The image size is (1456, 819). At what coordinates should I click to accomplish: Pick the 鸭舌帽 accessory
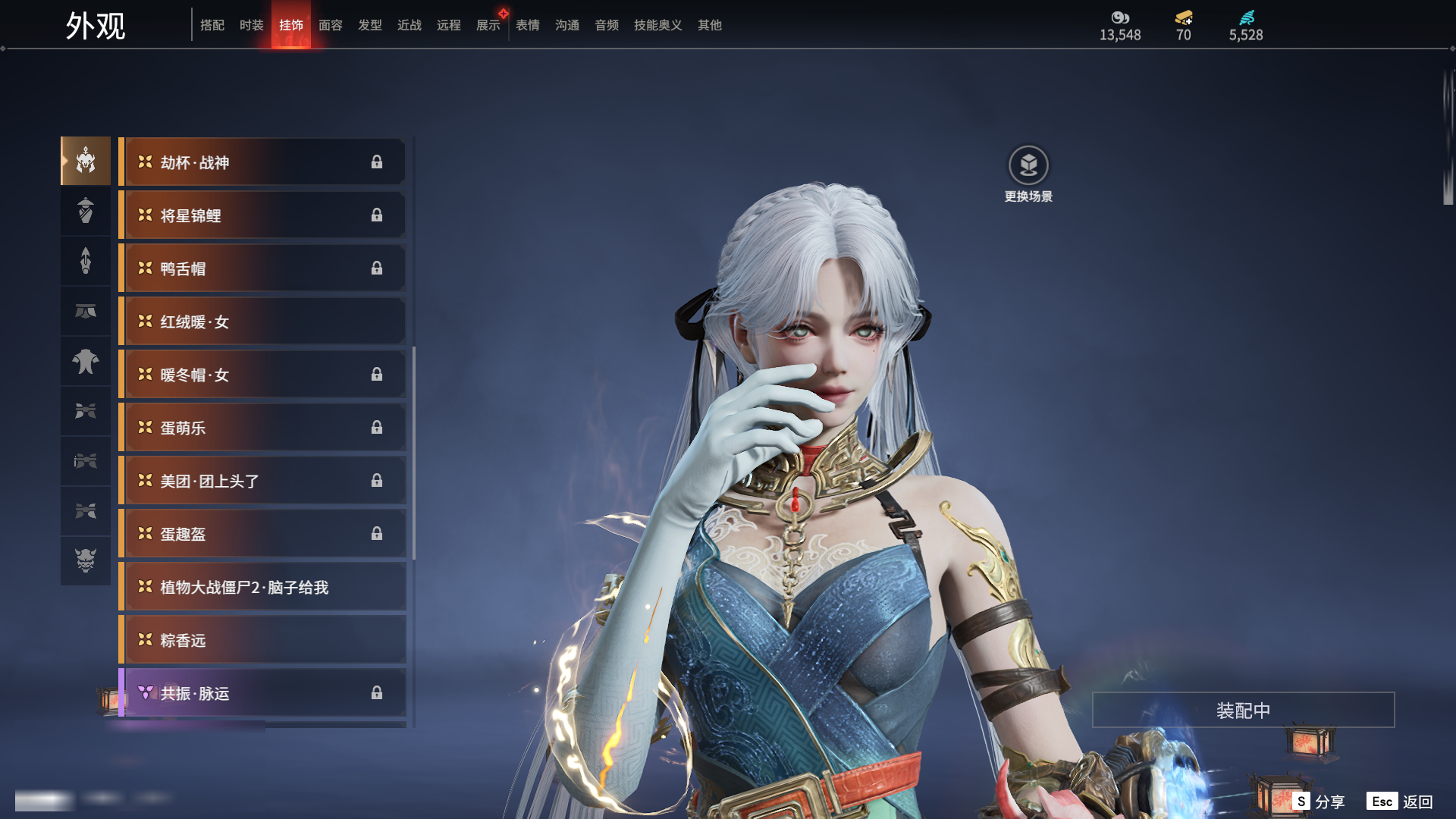tap(262, 268)
